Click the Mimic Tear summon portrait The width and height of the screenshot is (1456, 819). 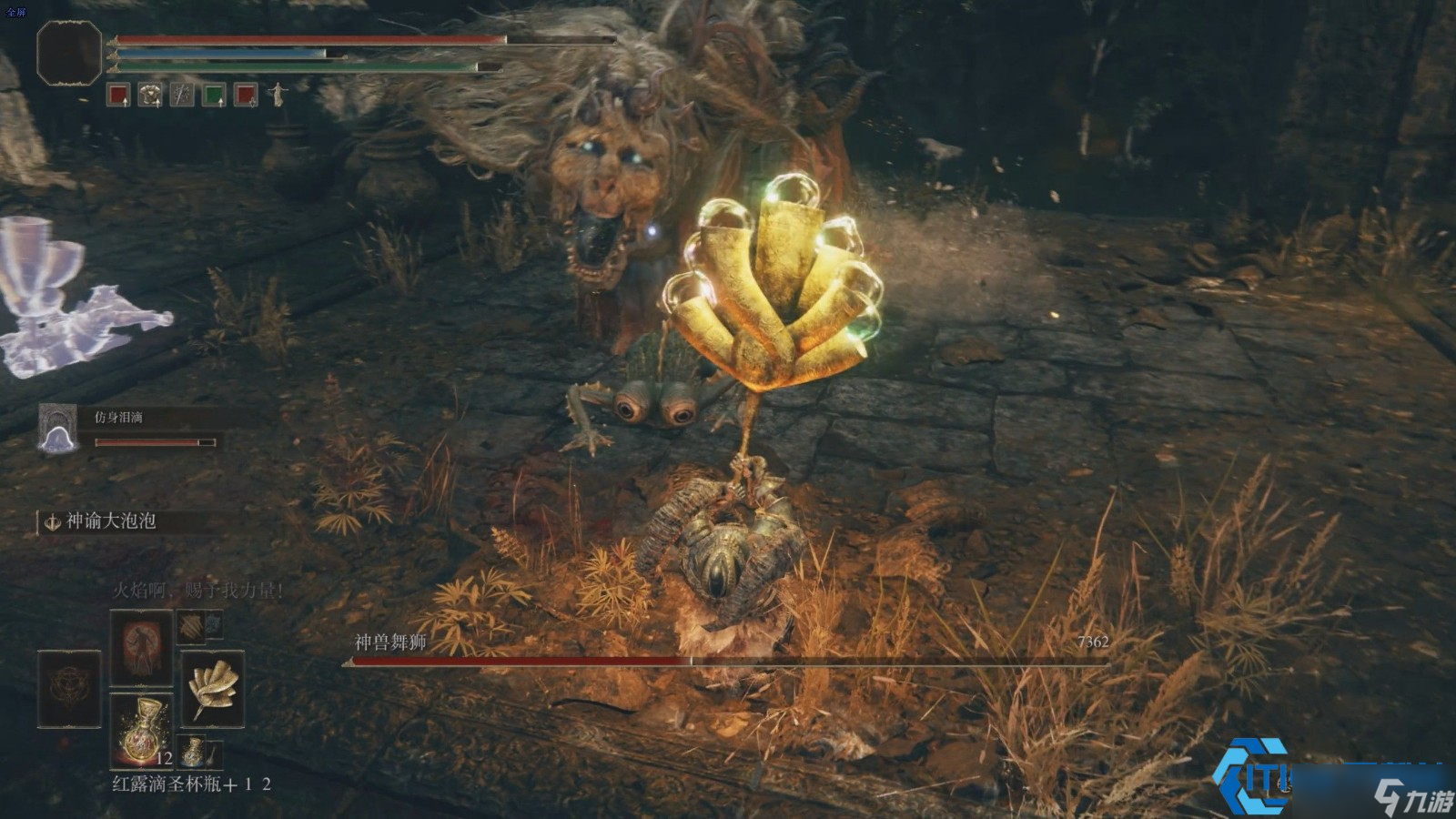[57, 428]
